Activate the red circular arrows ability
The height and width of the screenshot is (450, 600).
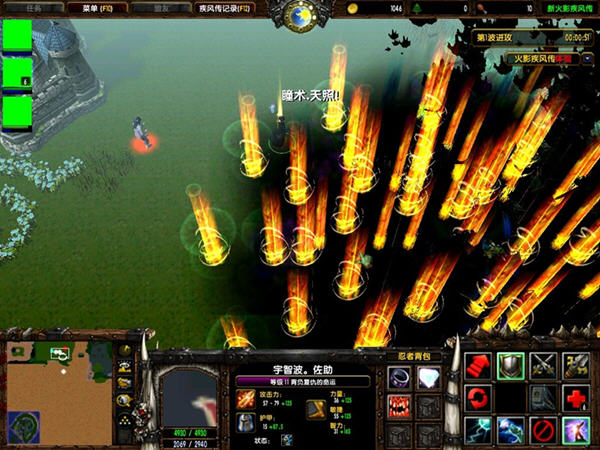(x=478, y=398)
